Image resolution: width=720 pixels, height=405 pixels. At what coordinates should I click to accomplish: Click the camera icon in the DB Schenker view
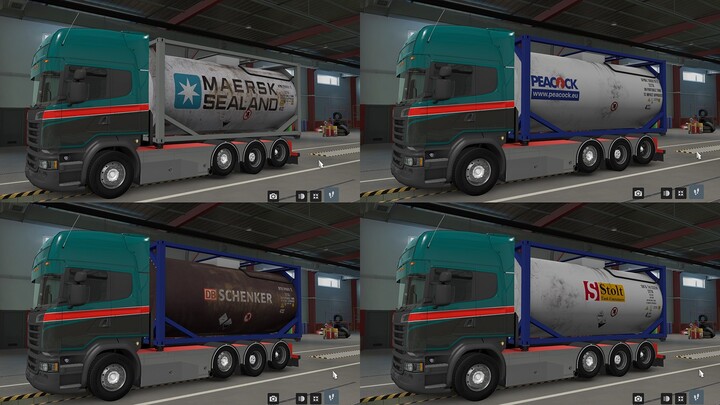coord(274,397)
